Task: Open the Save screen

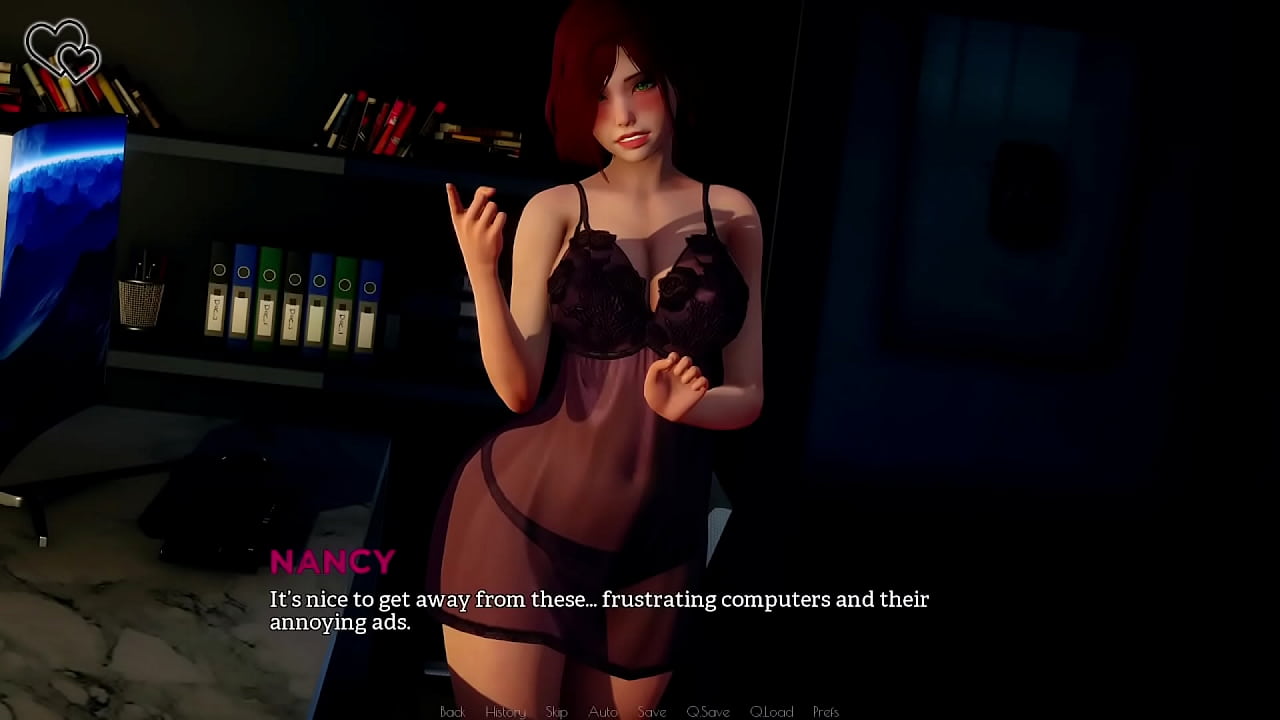Action: (652, 712)
